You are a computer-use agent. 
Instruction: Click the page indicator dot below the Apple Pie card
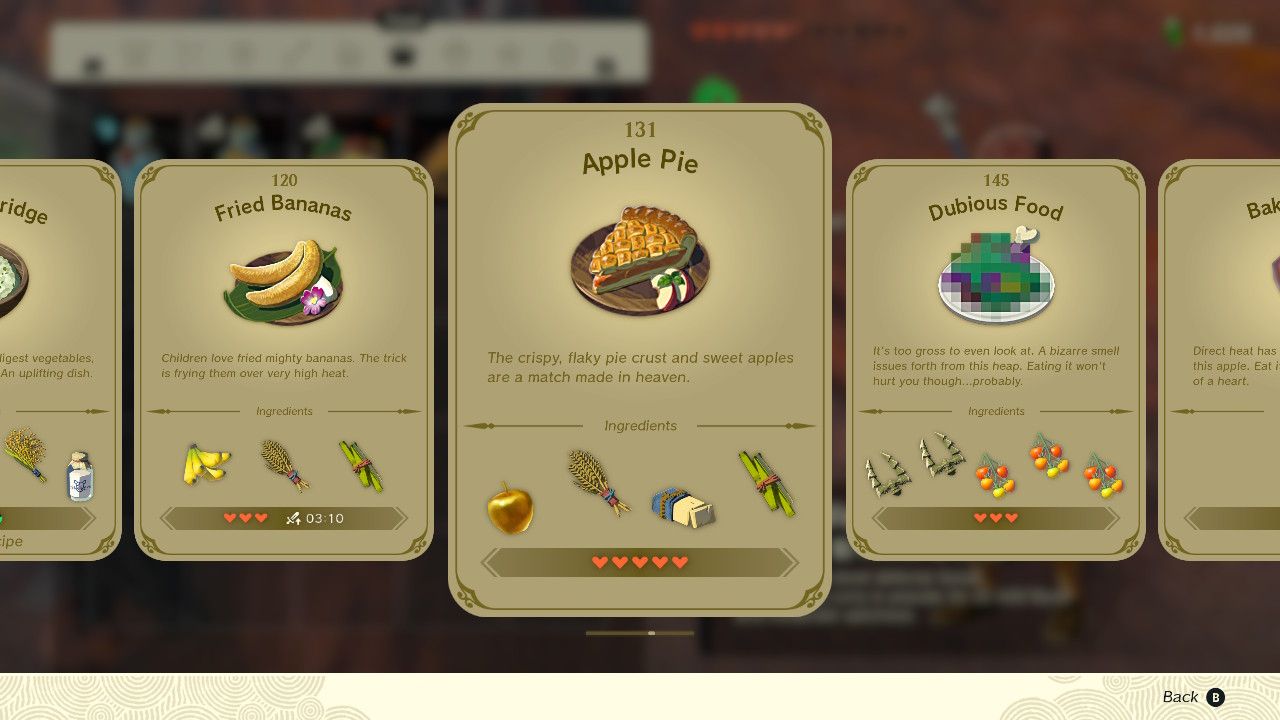click(652, 633)
